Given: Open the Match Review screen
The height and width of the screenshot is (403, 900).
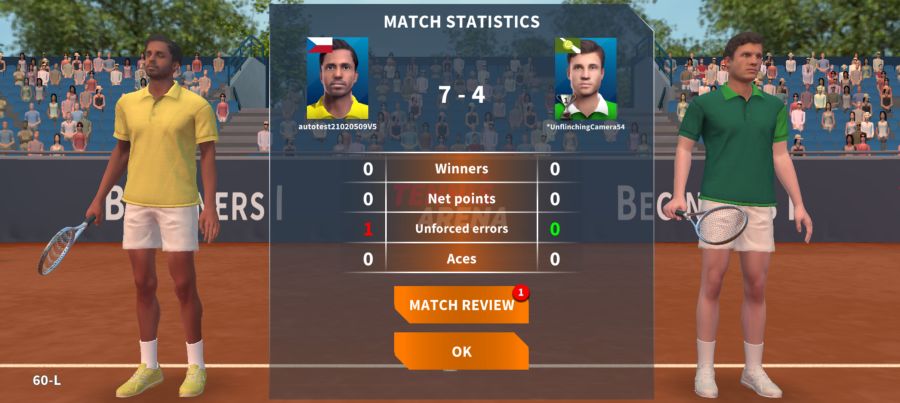Looking at the screenshot, I should pos(461,305).
